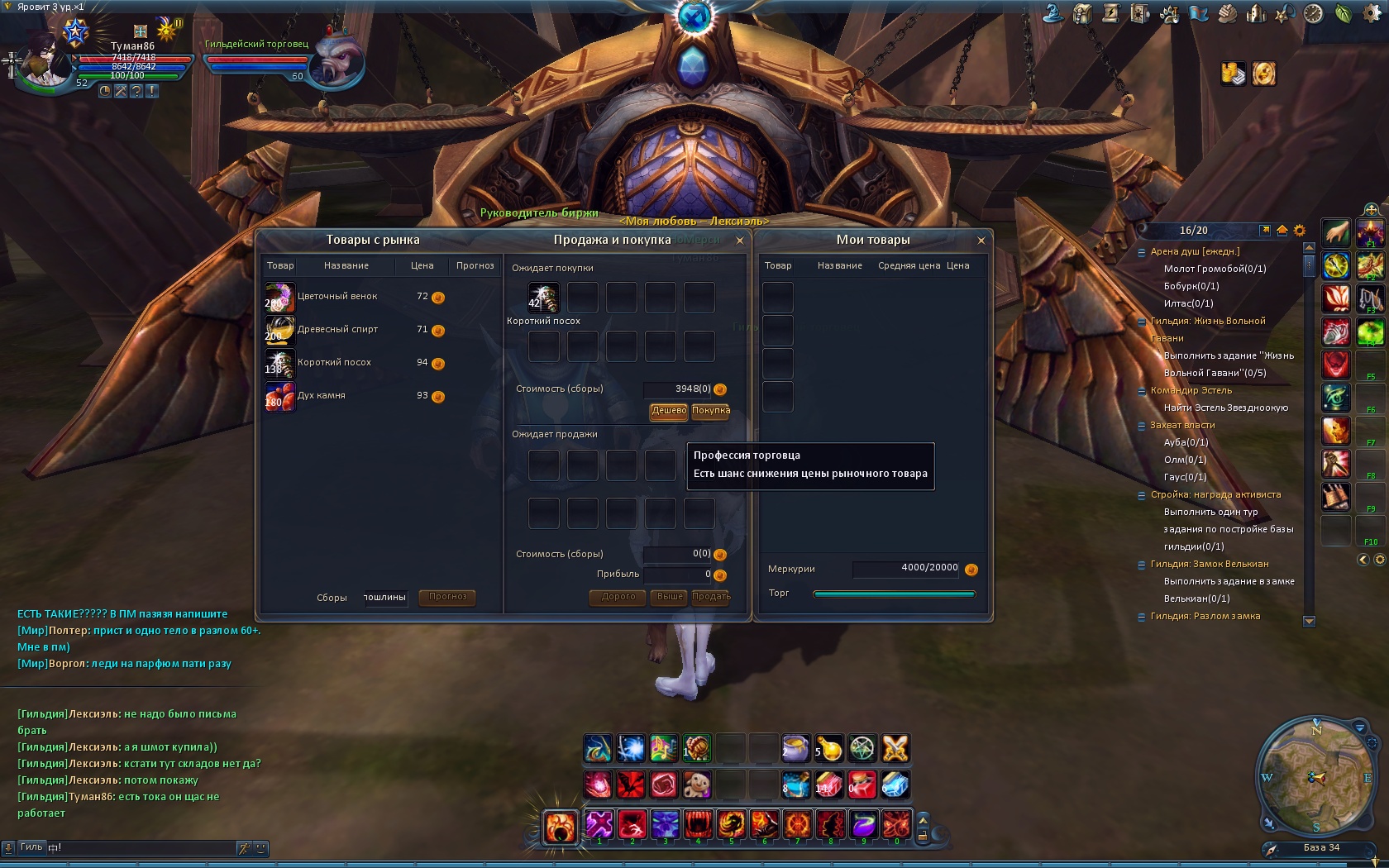Open Захват власти quest in tracker
Viewport: 1389px width, 868px height.
click(1182, 425)
